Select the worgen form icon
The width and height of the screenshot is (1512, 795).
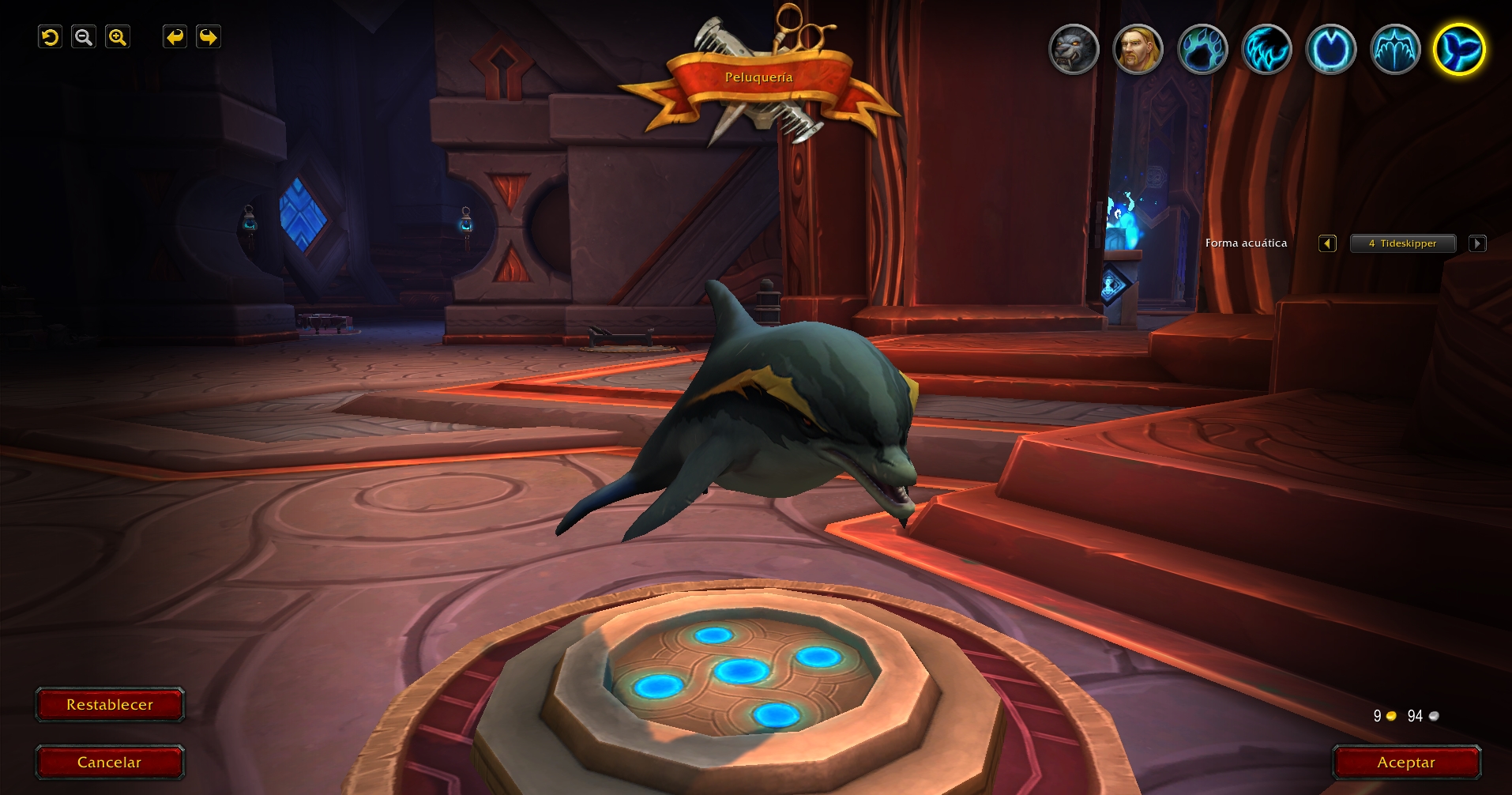pos(1074,50)
